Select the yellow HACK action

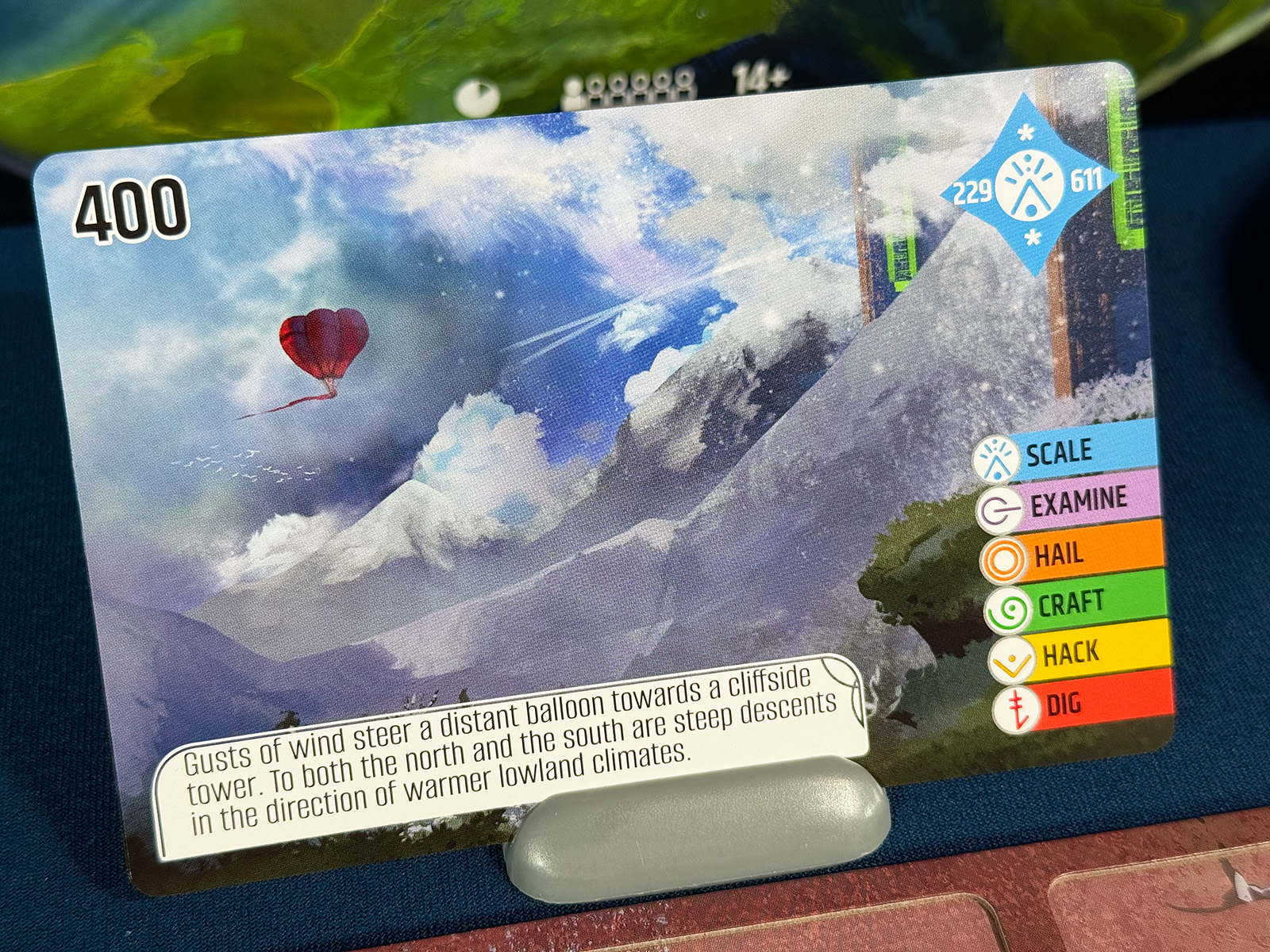click(x=1071, y=654)
